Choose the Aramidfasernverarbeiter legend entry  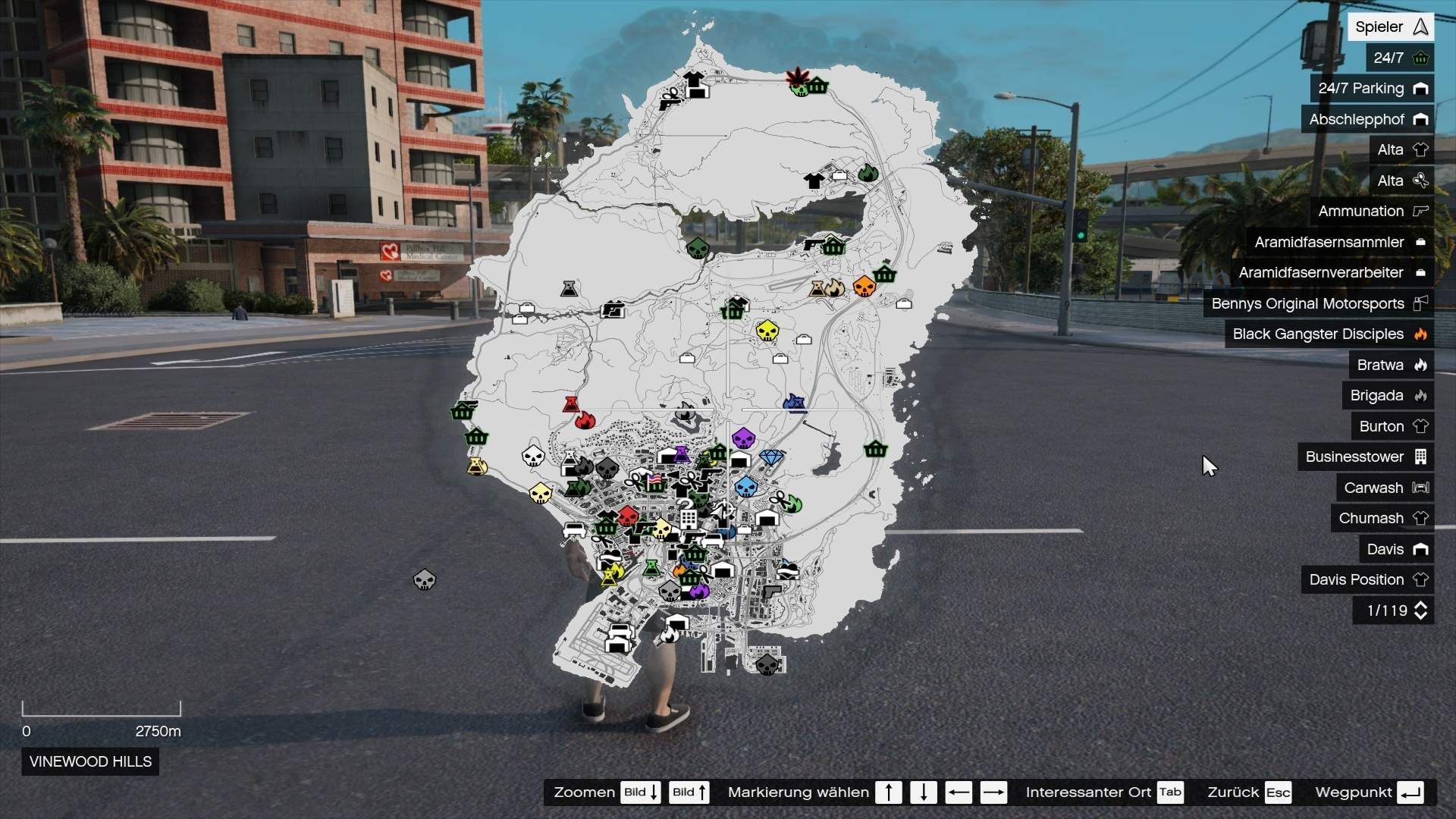tap(1332, 273)
